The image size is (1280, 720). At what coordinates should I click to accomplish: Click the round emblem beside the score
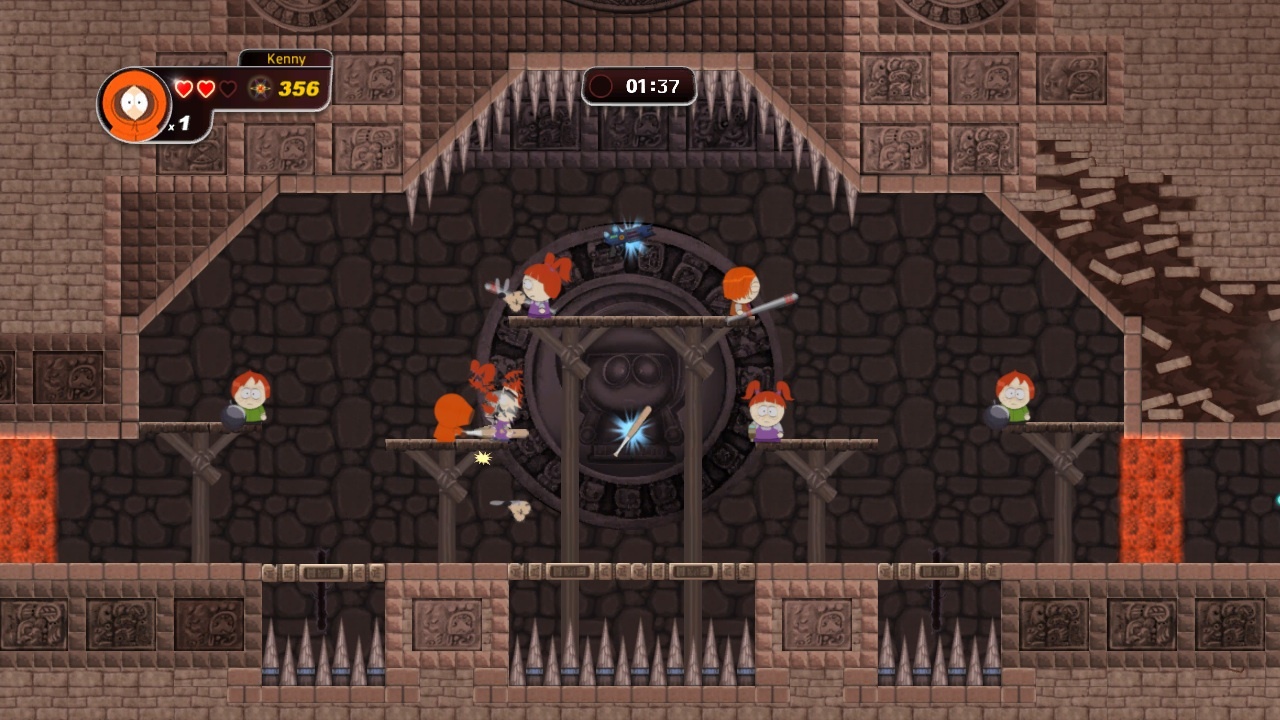pos(260,88)
